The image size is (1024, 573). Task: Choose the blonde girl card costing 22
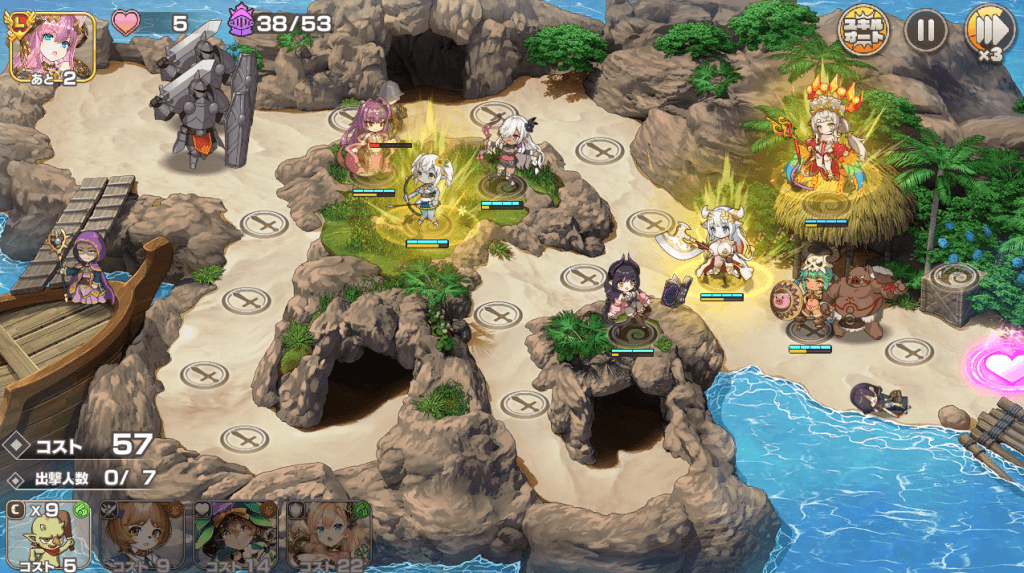point(328,535)
